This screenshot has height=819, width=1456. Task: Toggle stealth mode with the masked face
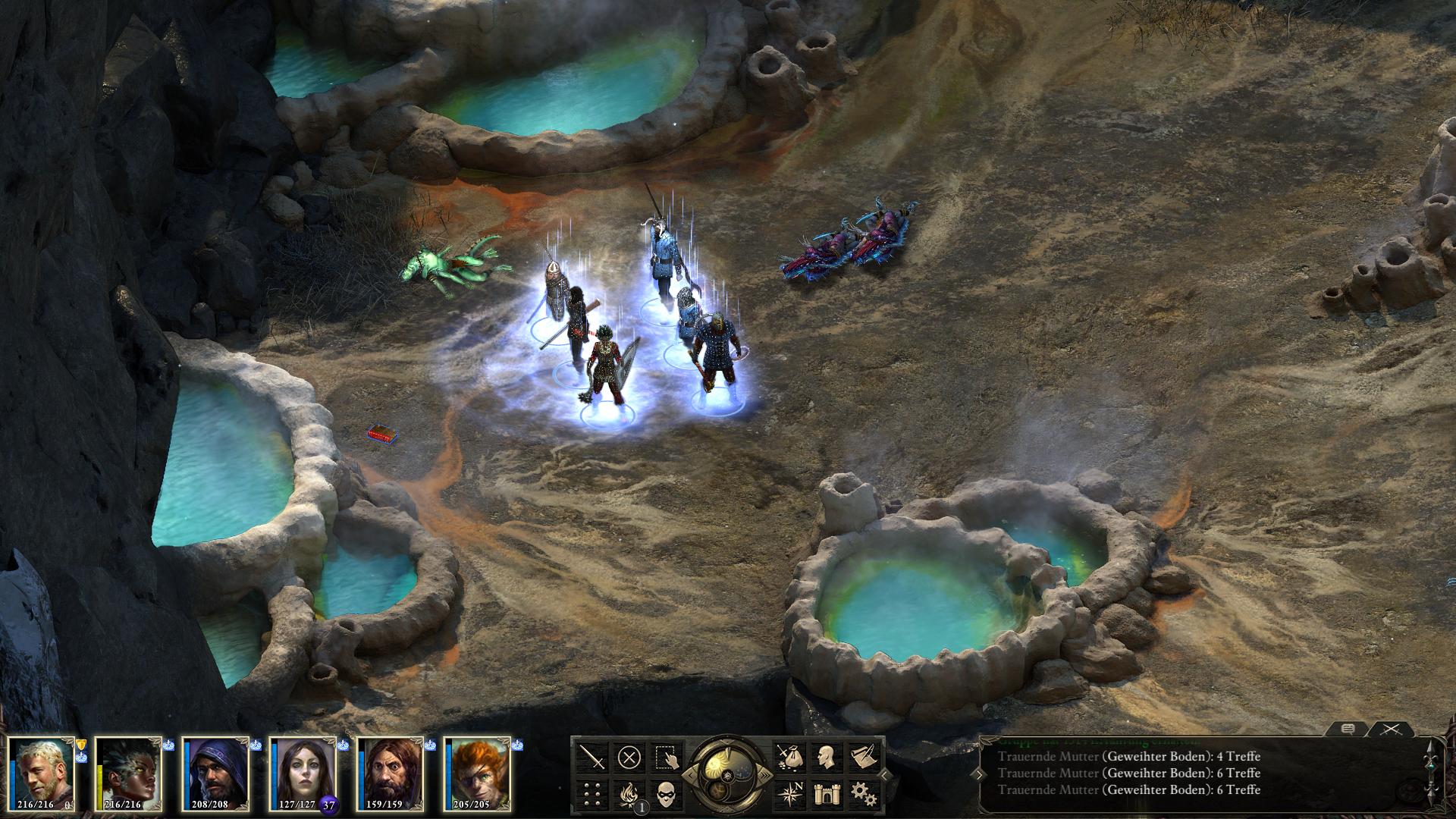pyautogui.click(x=666, y=793)
